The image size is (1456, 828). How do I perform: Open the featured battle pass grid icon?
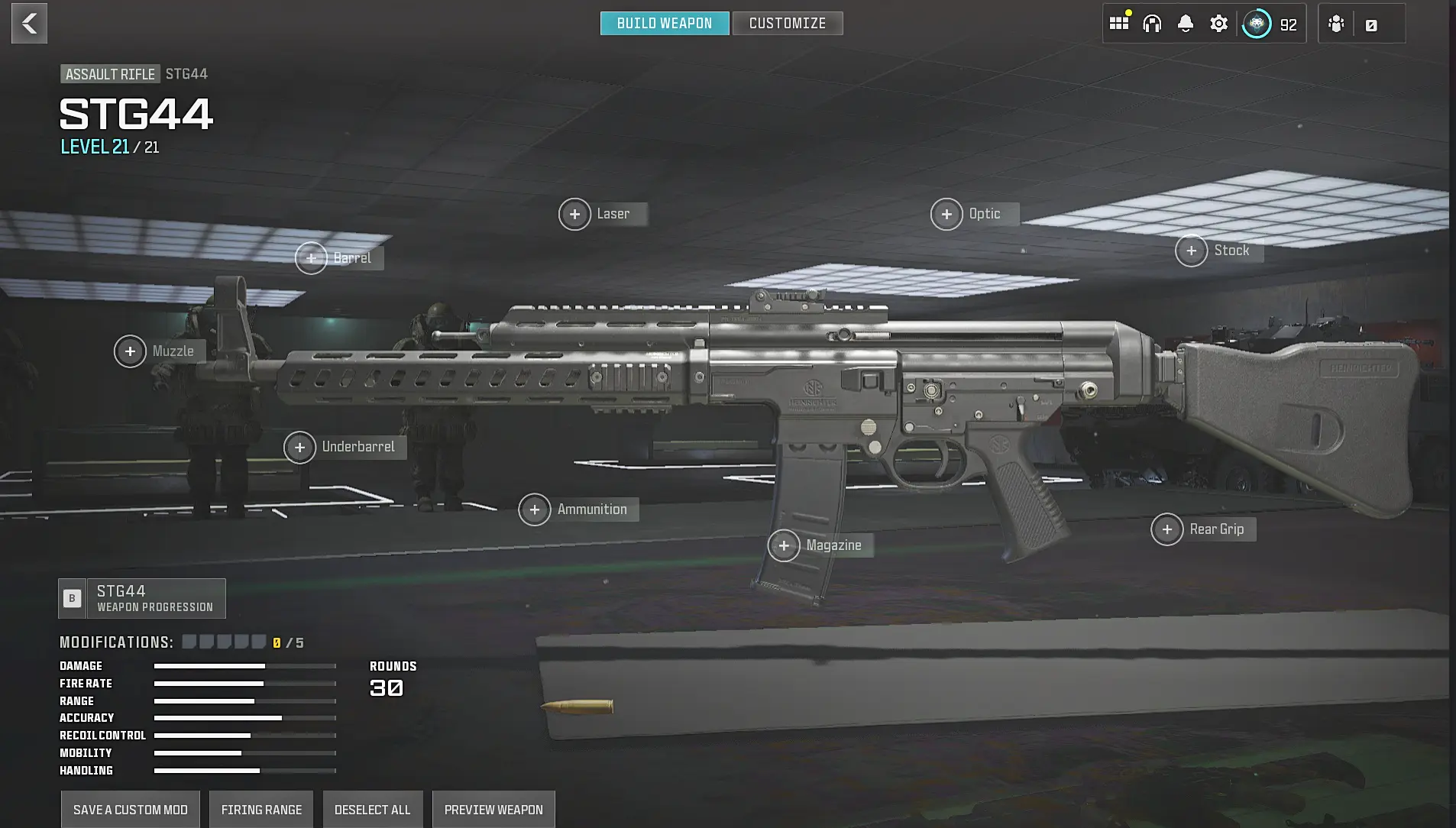pyautogui.click(x=1118, y=23)
